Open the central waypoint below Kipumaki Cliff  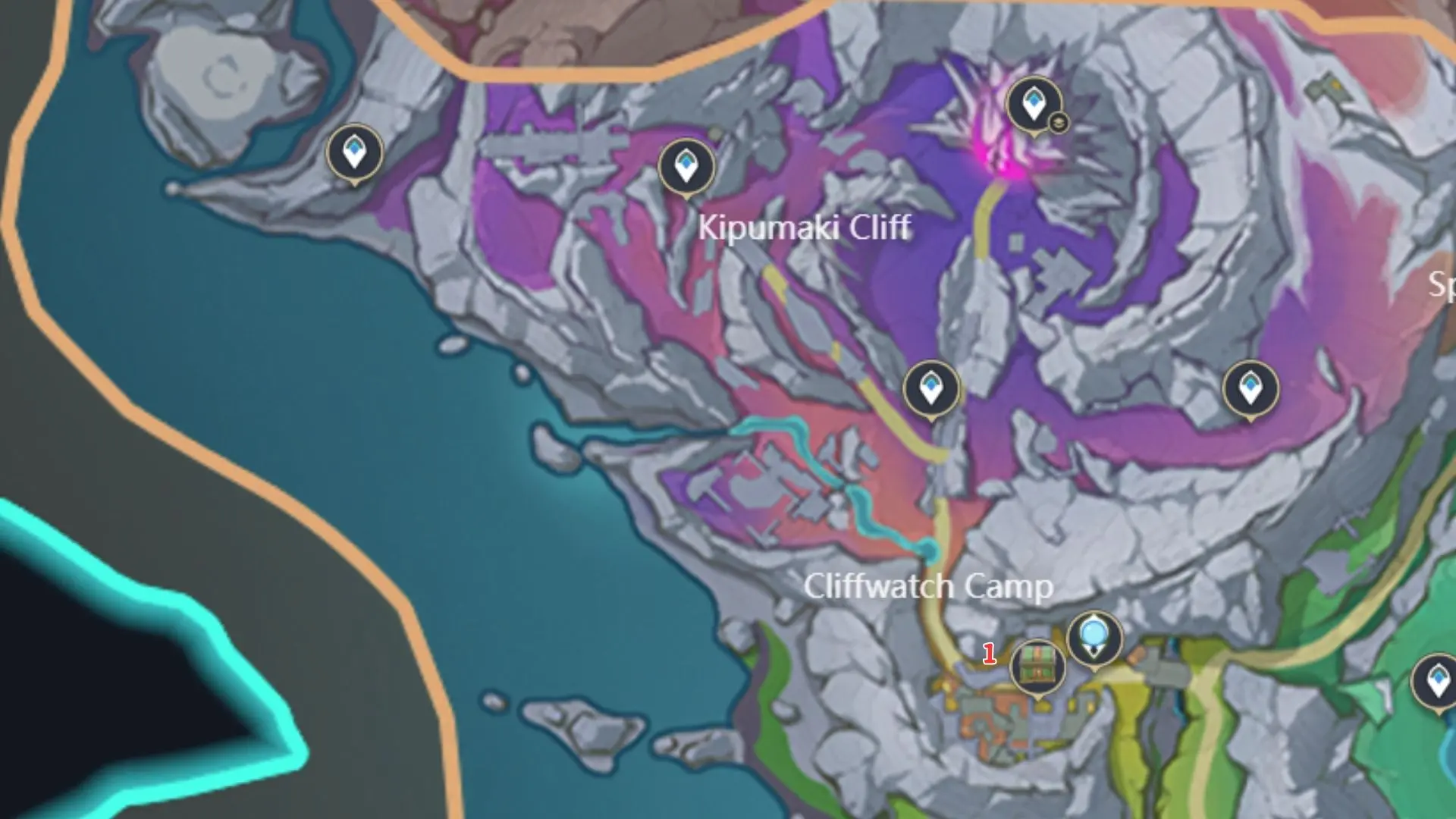pyautogui.click(x=930, y=387)
